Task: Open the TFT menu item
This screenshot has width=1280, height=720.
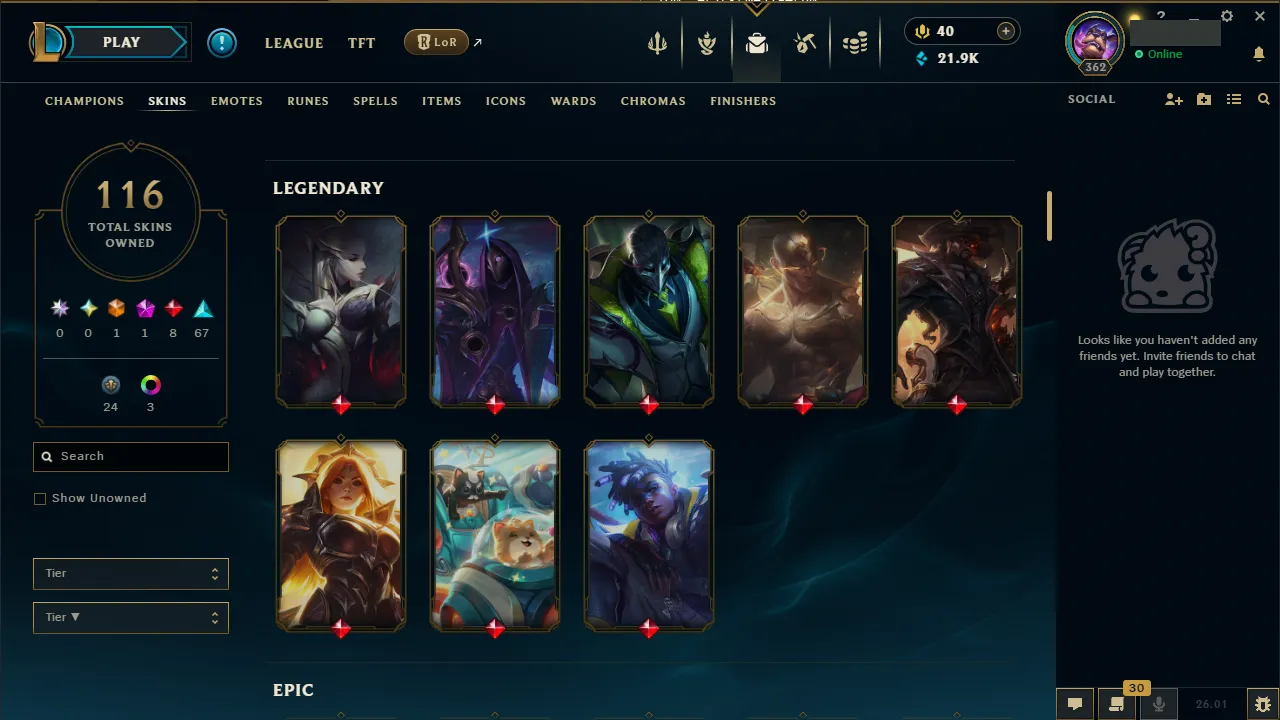Action: [361, 43]
